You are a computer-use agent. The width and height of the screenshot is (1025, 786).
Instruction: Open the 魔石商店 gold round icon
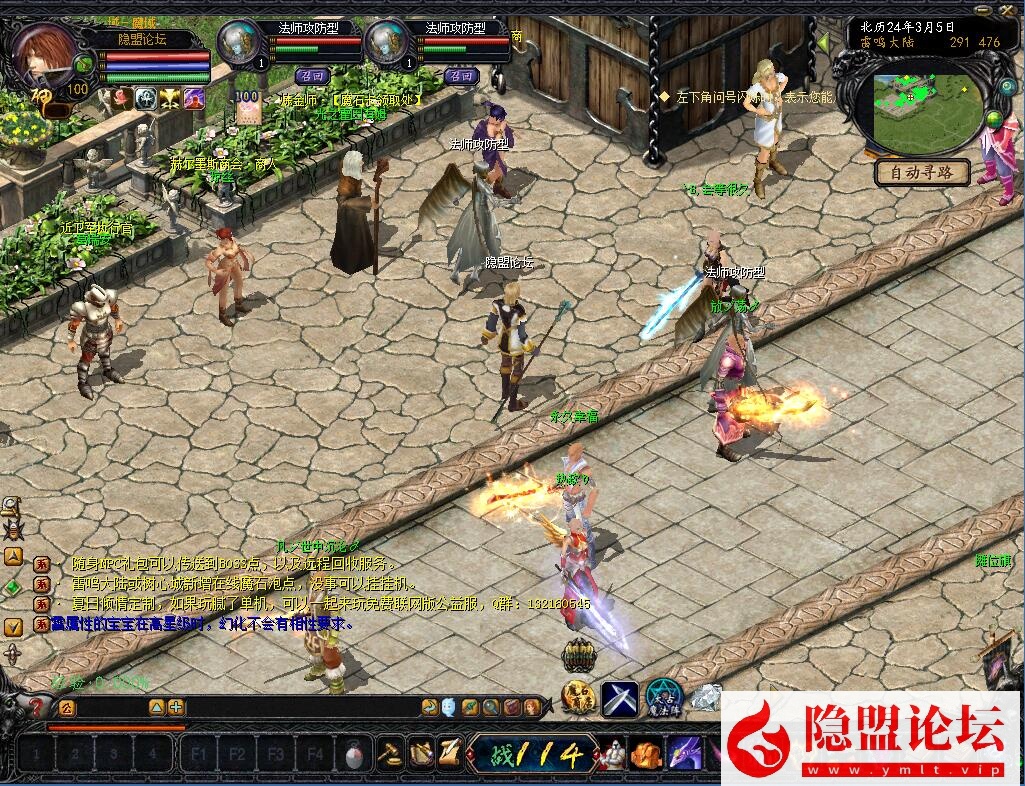click(578, 697)
